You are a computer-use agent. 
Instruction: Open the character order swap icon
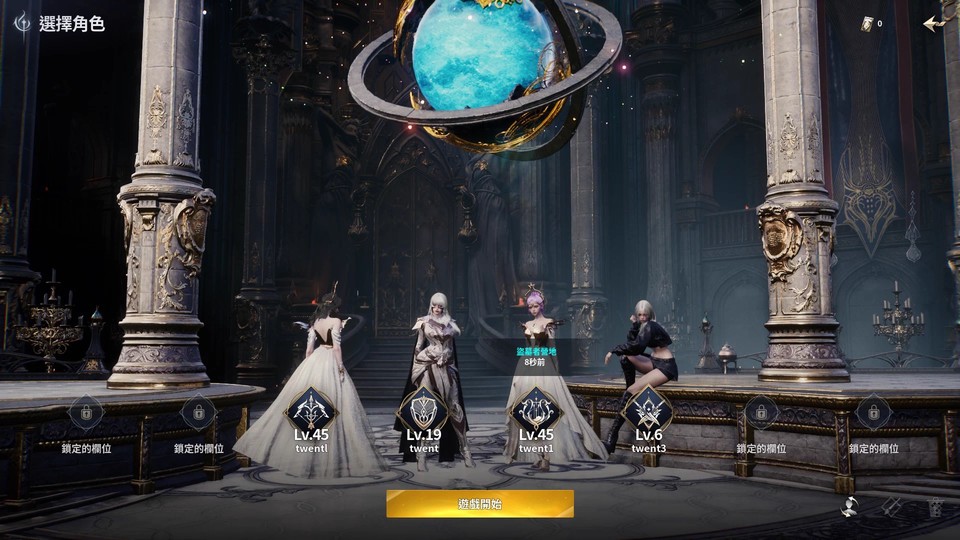[x=851, y=507]
